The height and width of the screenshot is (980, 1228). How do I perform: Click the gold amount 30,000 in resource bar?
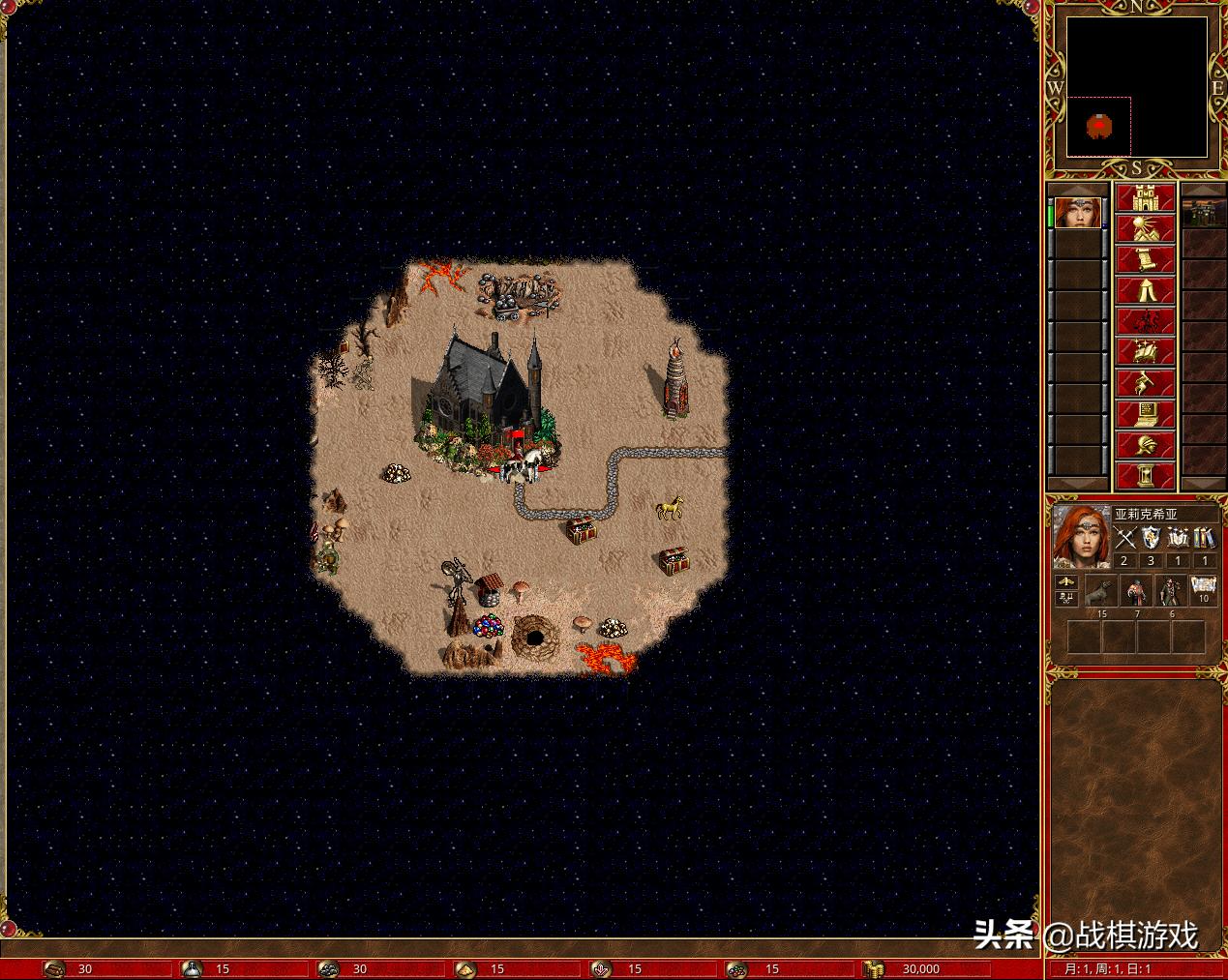point(919,969)
